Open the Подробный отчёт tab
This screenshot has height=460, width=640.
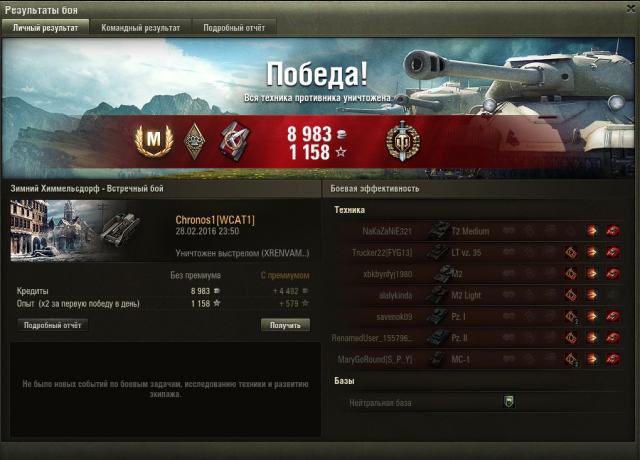pos(233,28)
